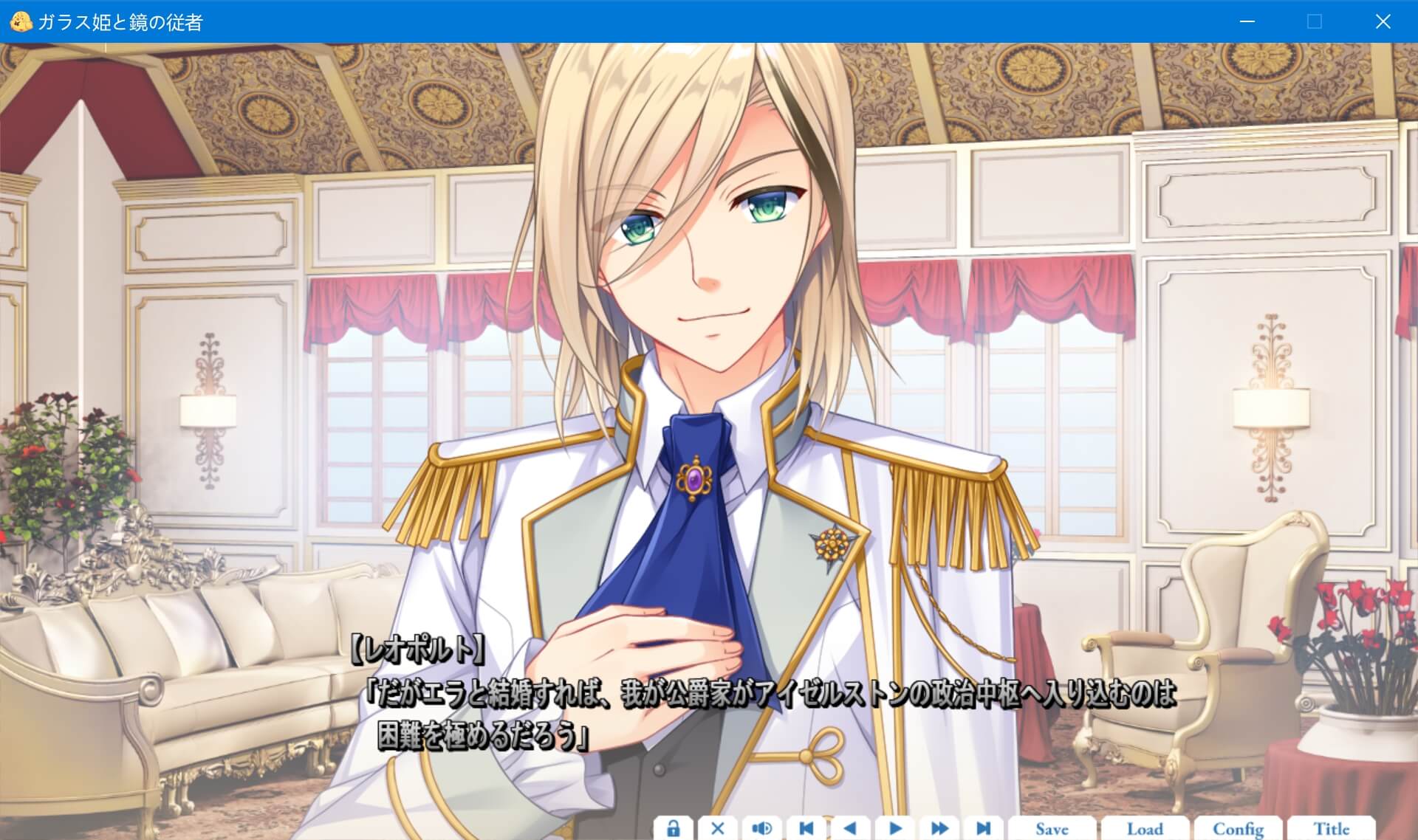This screenshot has height=840, width=1418.
Task: Step back to the previous line
Action: [x=850, y=828]
